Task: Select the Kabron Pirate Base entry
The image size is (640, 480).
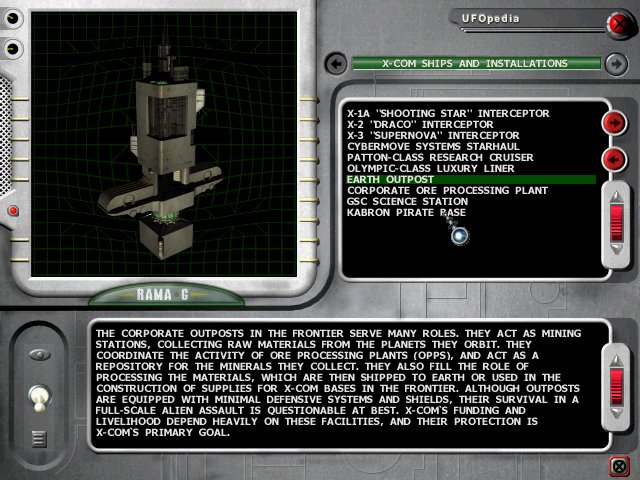Action: 406,212
